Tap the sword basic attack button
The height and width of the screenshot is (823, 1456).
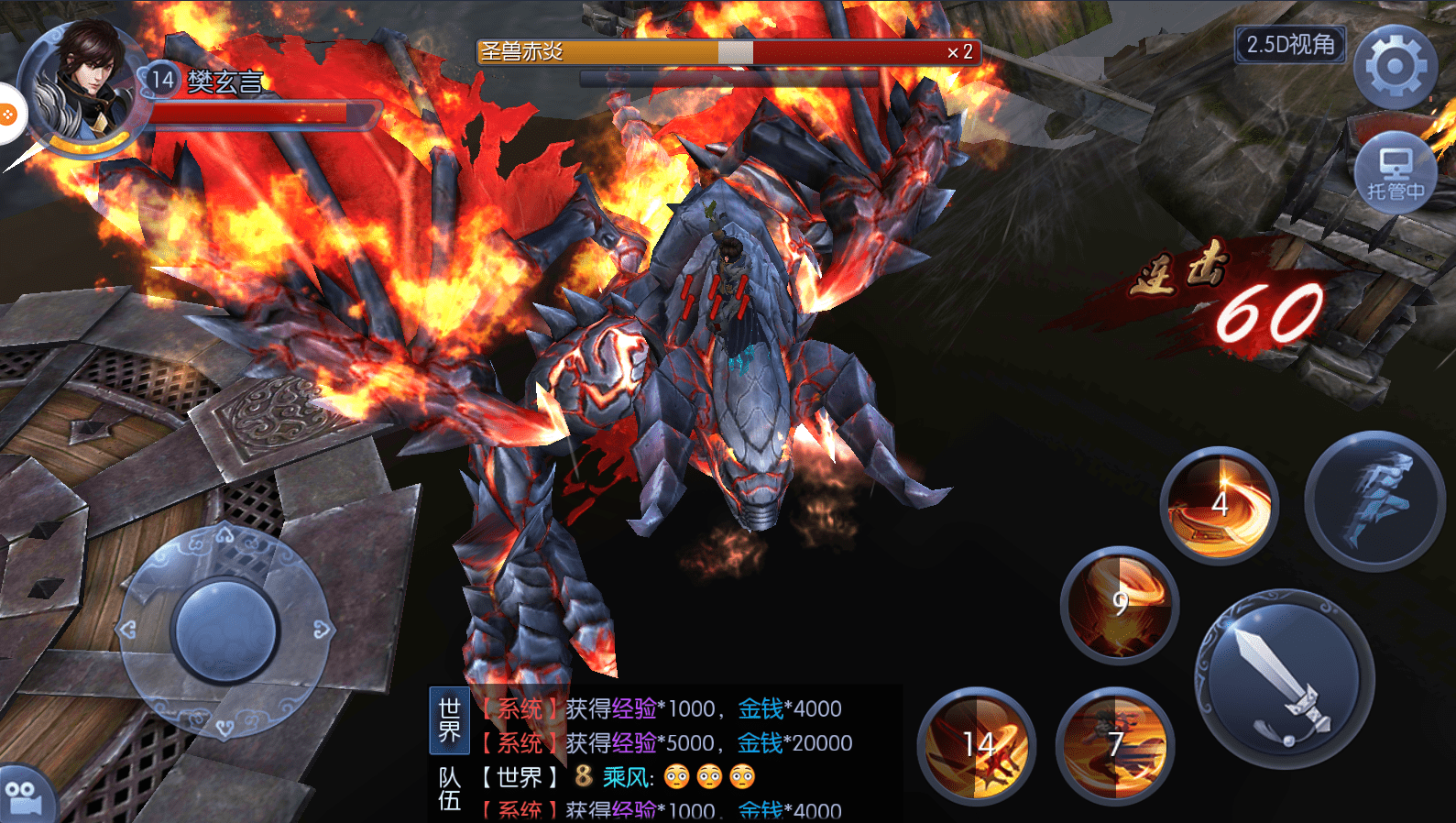coord(1284,679)
